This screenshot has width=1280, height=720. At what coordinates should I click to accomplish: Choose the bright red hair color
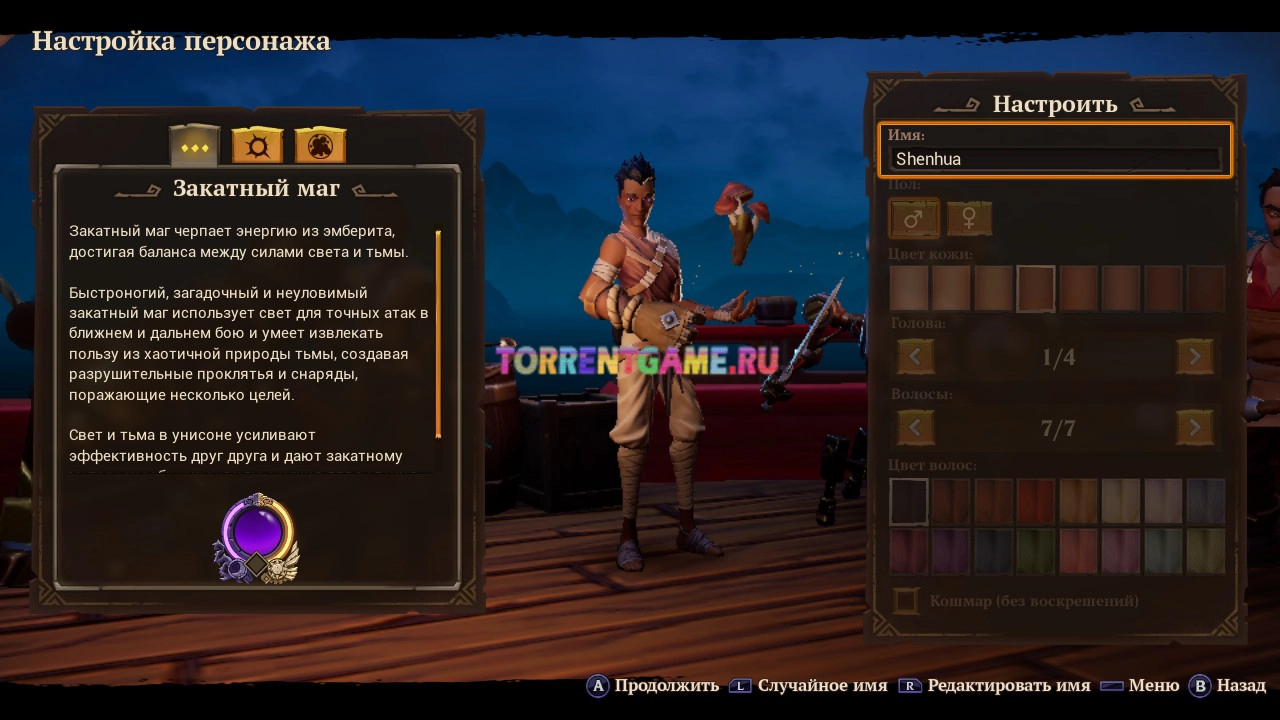[x=1036, y=501]
